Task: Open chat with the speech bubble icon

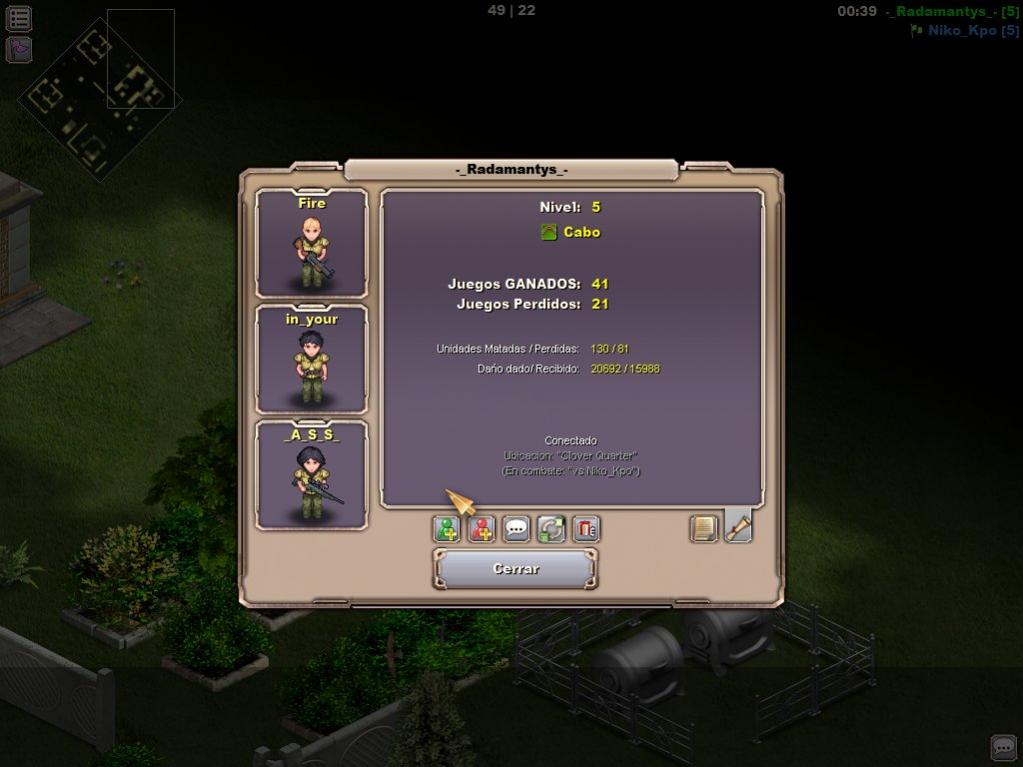Action: tap(516, 529)
